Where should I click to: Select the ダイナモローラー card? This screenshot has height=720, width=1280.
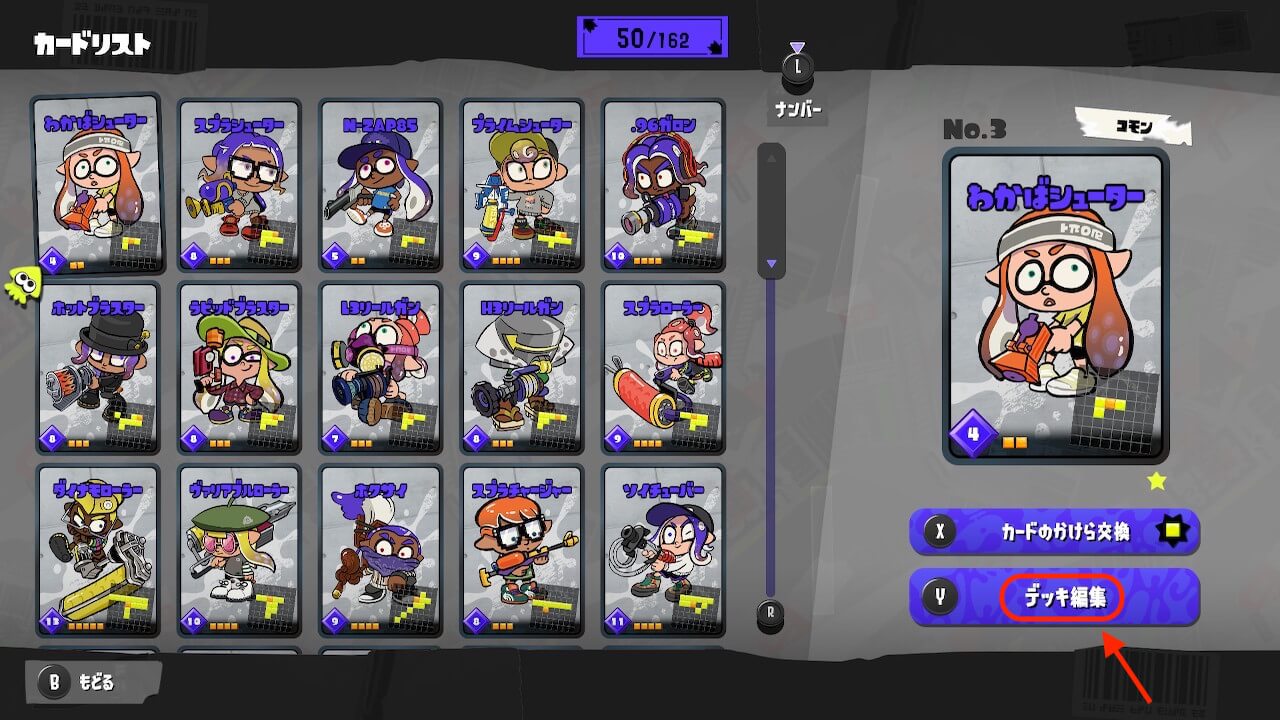97,550
